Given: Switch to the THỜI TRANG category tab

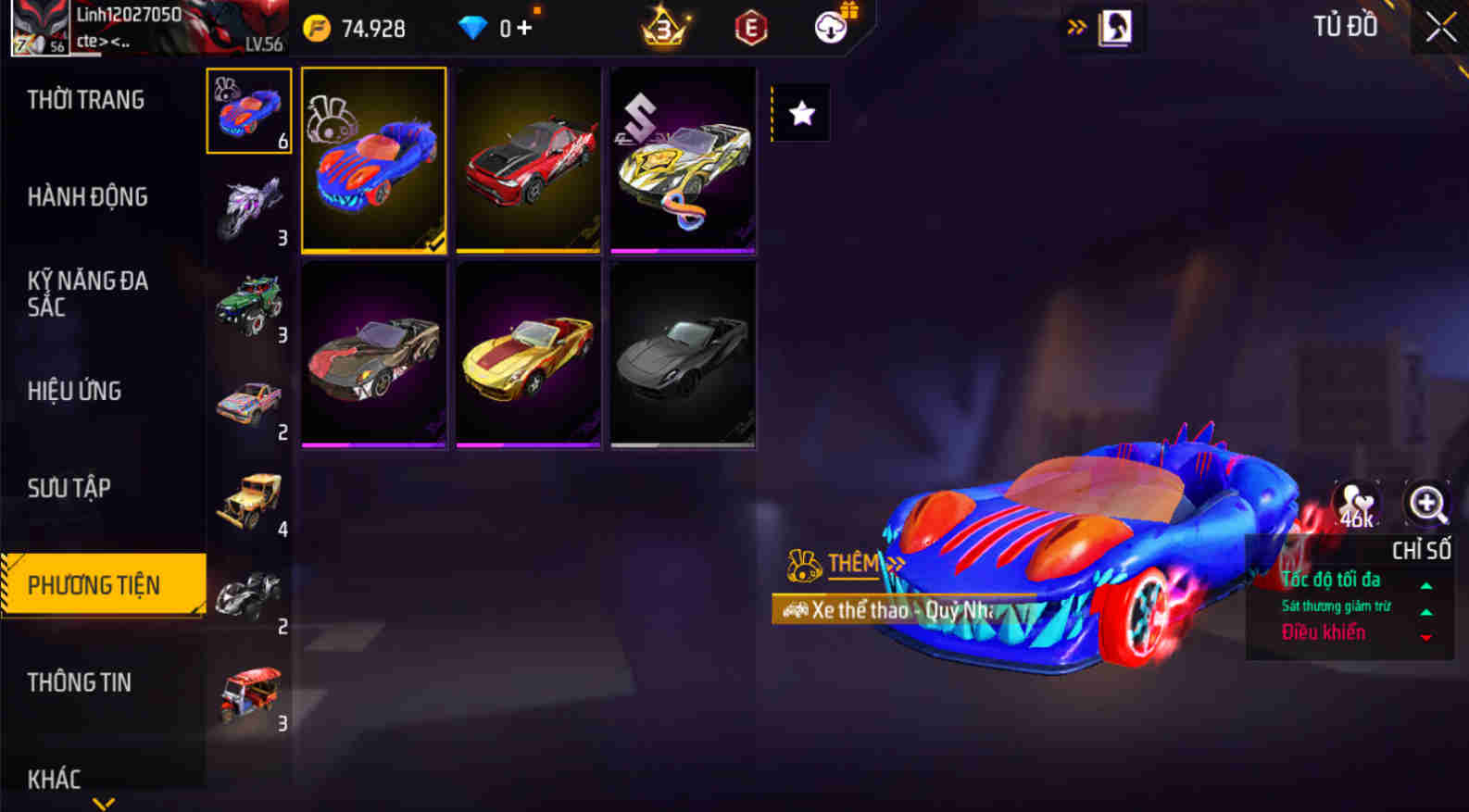Looking at the screenshot, I should [86, 99].
